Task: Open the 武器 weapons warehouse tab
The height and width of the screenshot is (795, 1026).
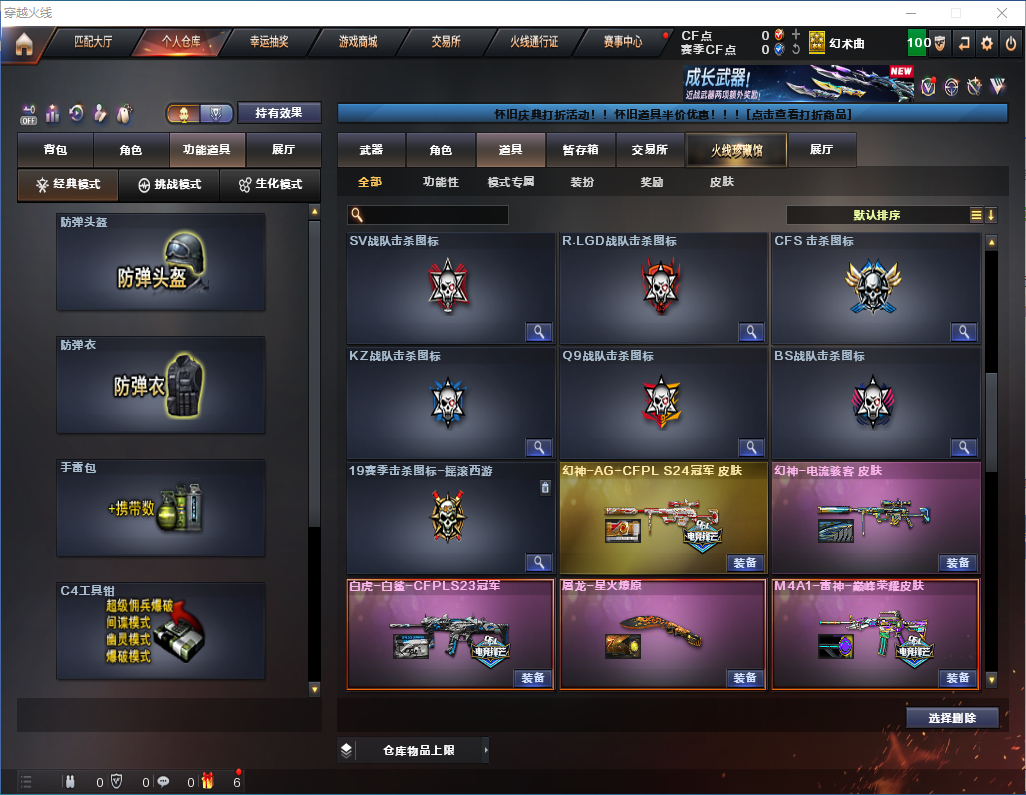Action: 371,150
